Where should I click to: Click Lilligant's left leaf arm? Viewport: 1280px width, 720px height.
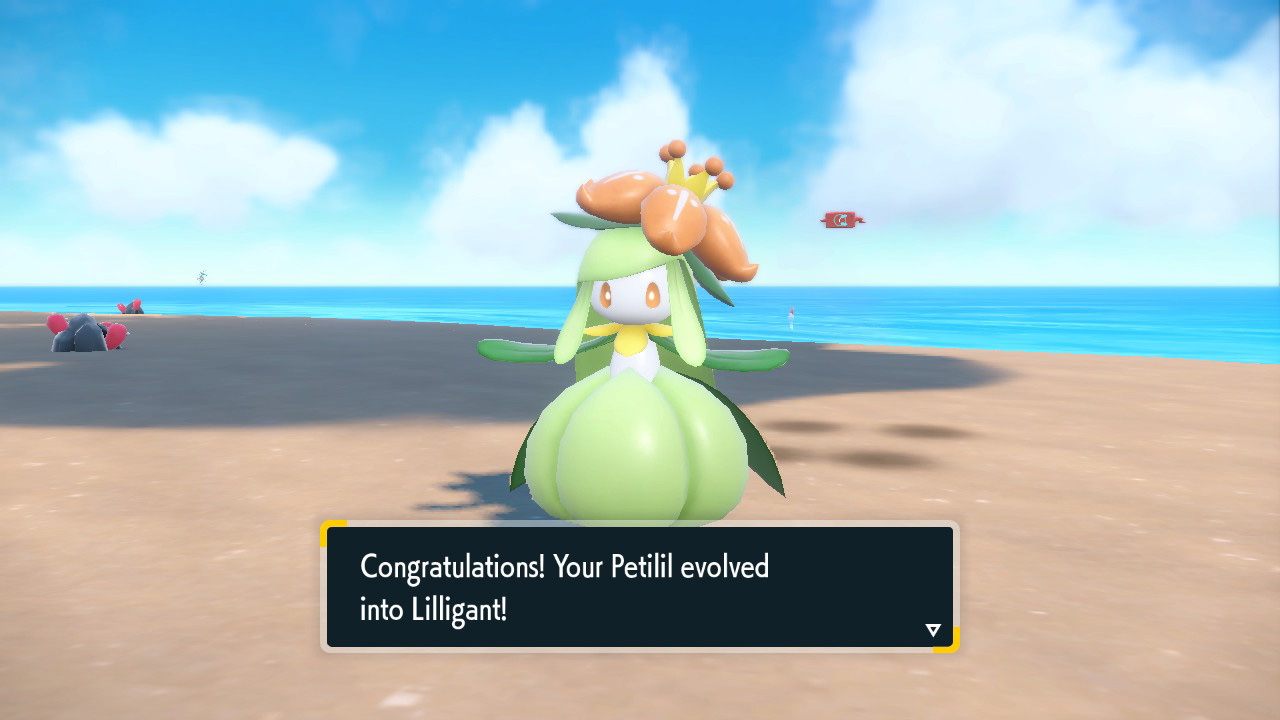(510, 350)
